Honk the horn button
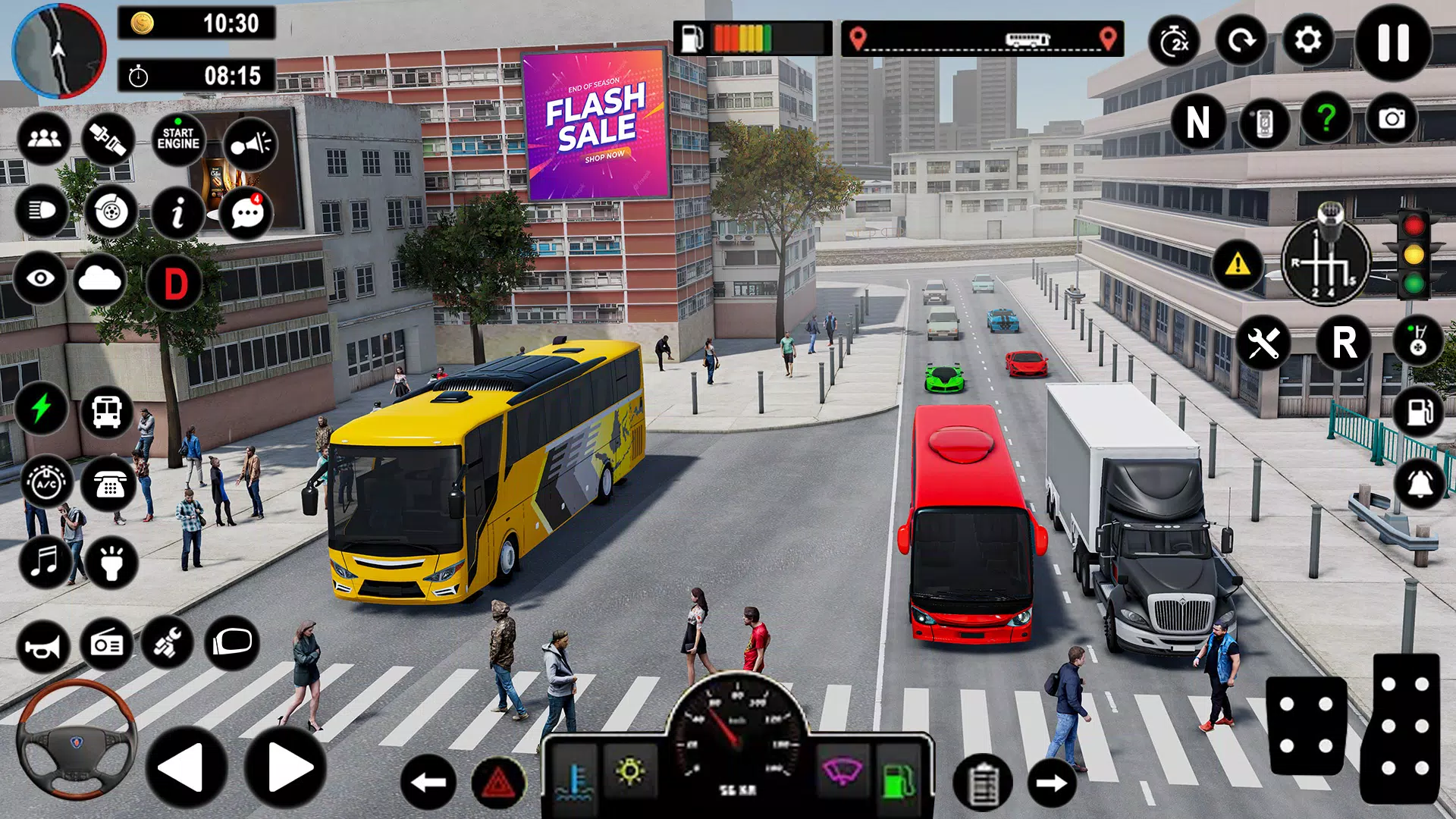 pyautogui.click(x=43, y=646)
